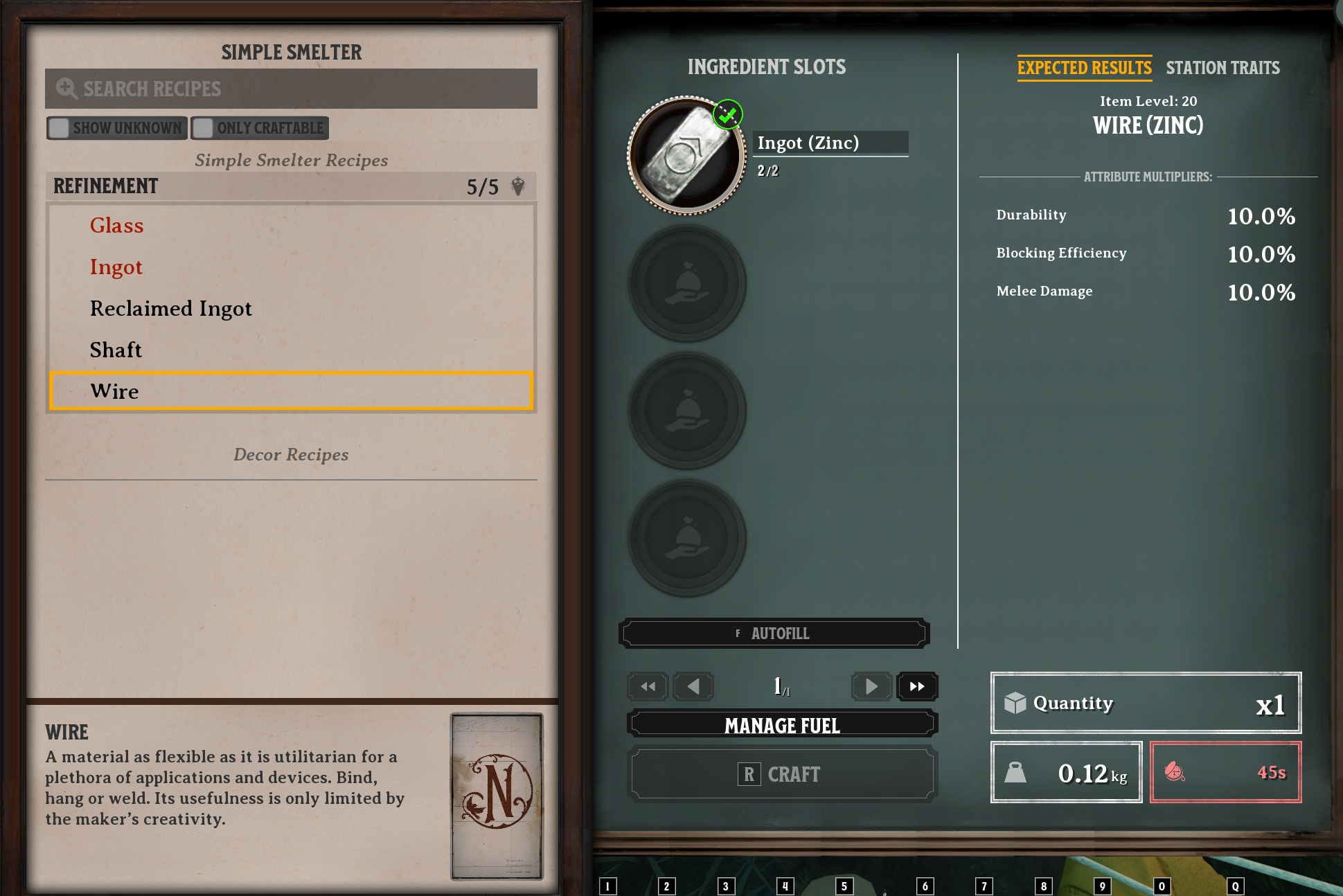Expand the Decor Recipes section

pyautogui.click(x=290, y=454)
